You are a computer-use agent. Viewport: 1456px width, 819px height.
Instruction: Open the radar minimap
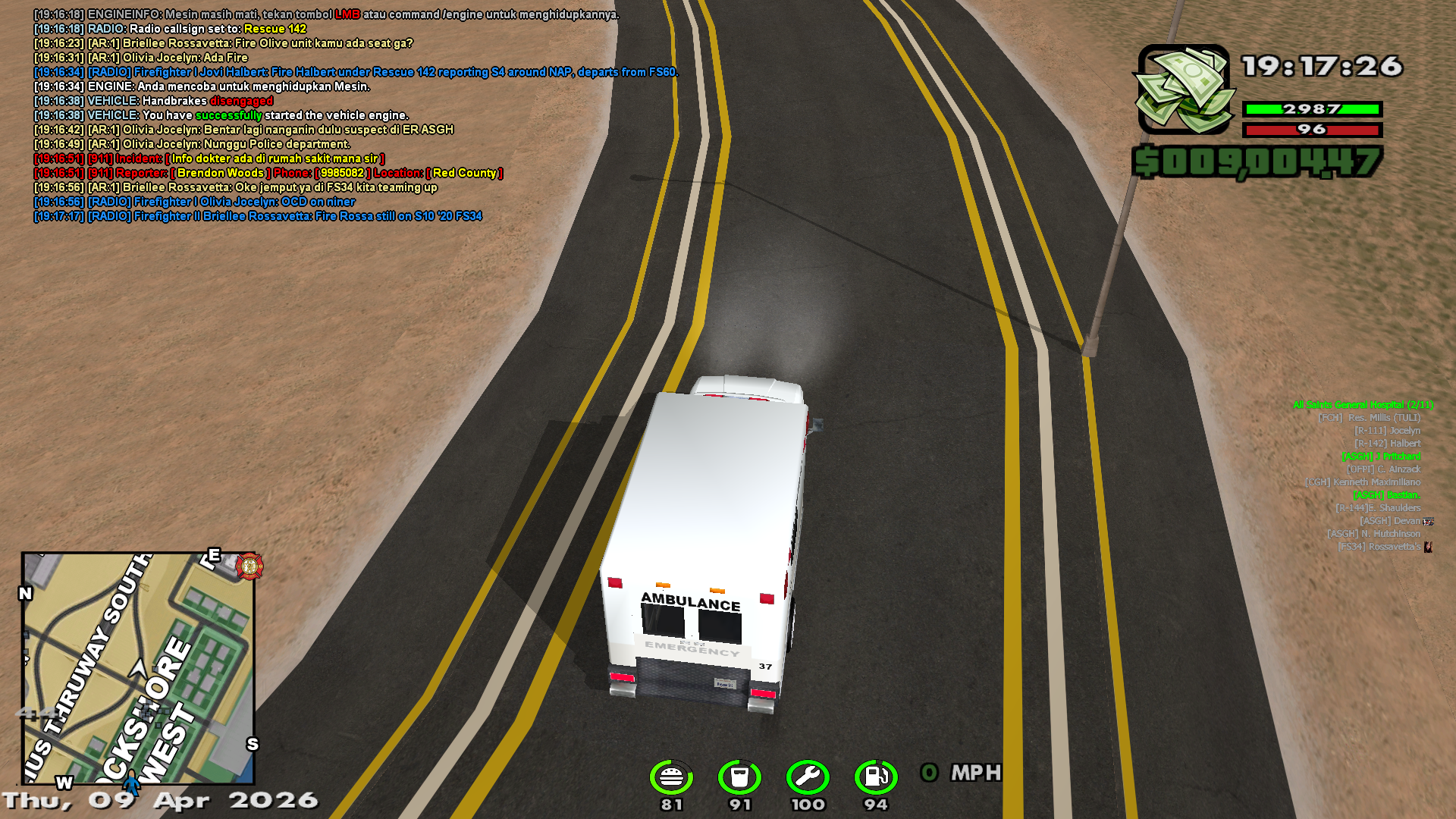pyautogui.click(x=138, y=667)
